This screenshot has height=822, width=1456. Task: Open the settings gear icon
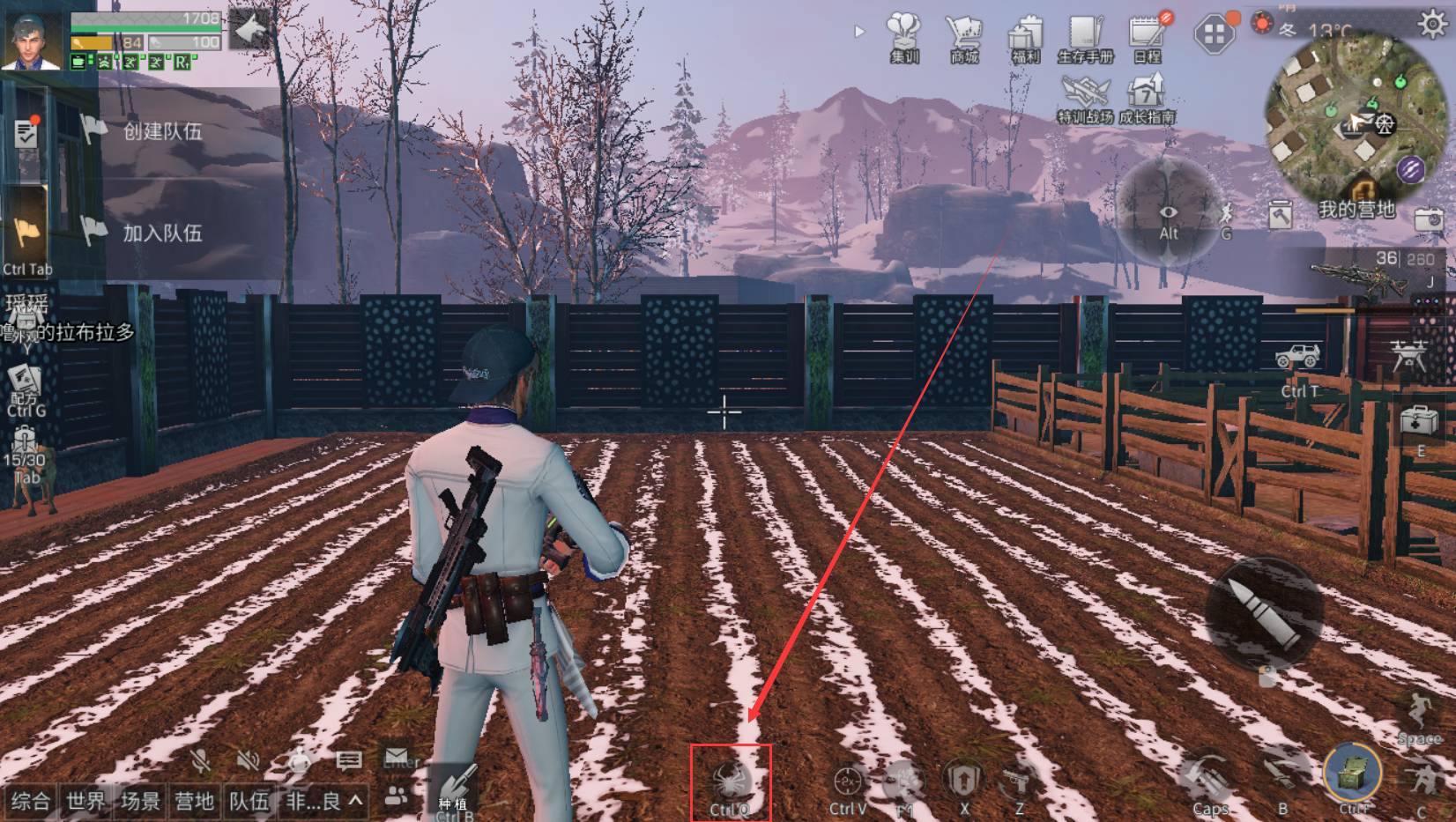pos(1432,24)
